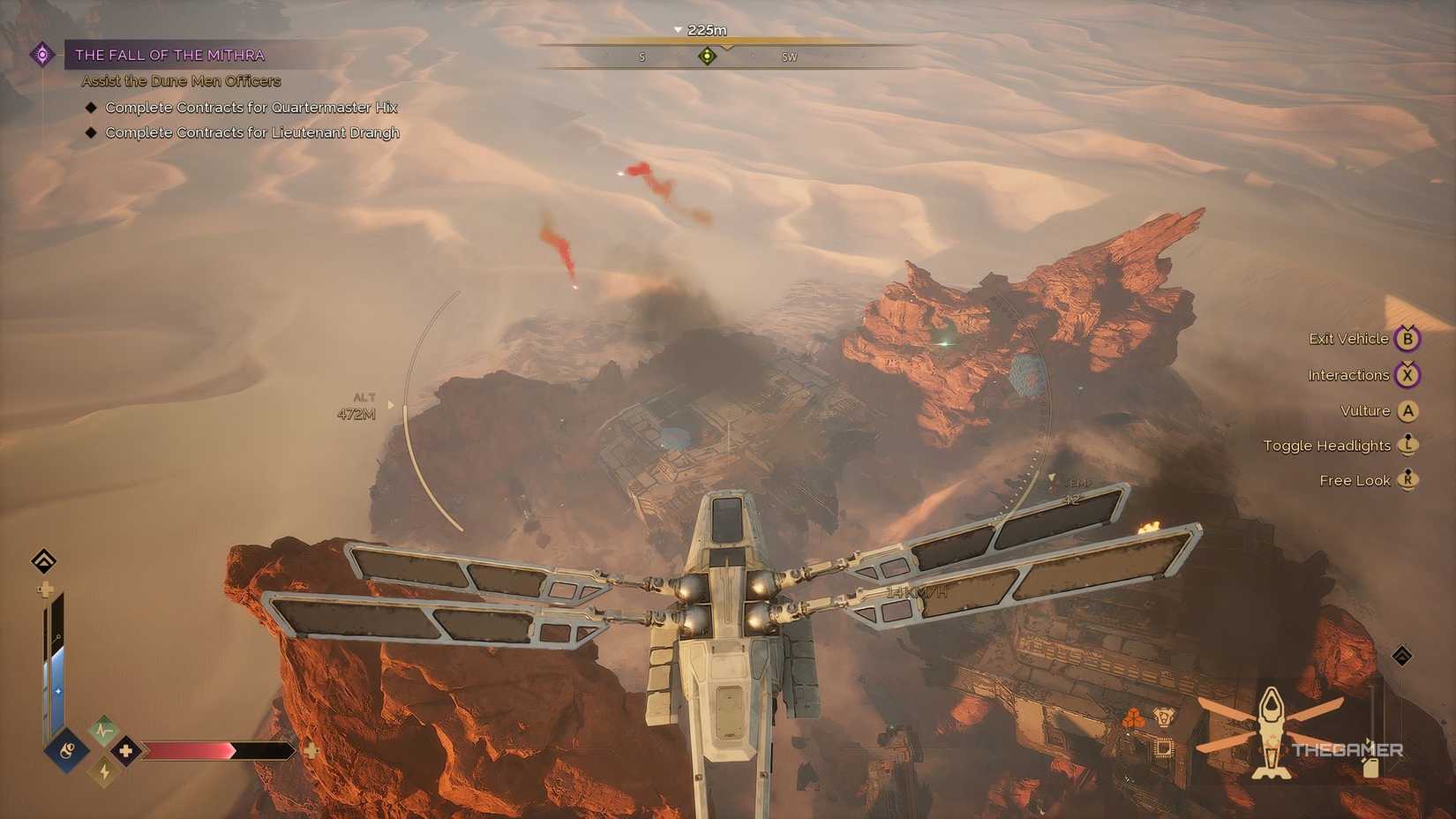Enable Free Look via its prompt
Image resolution: width=1456 pixels, height=819 pixels.
1407,480
